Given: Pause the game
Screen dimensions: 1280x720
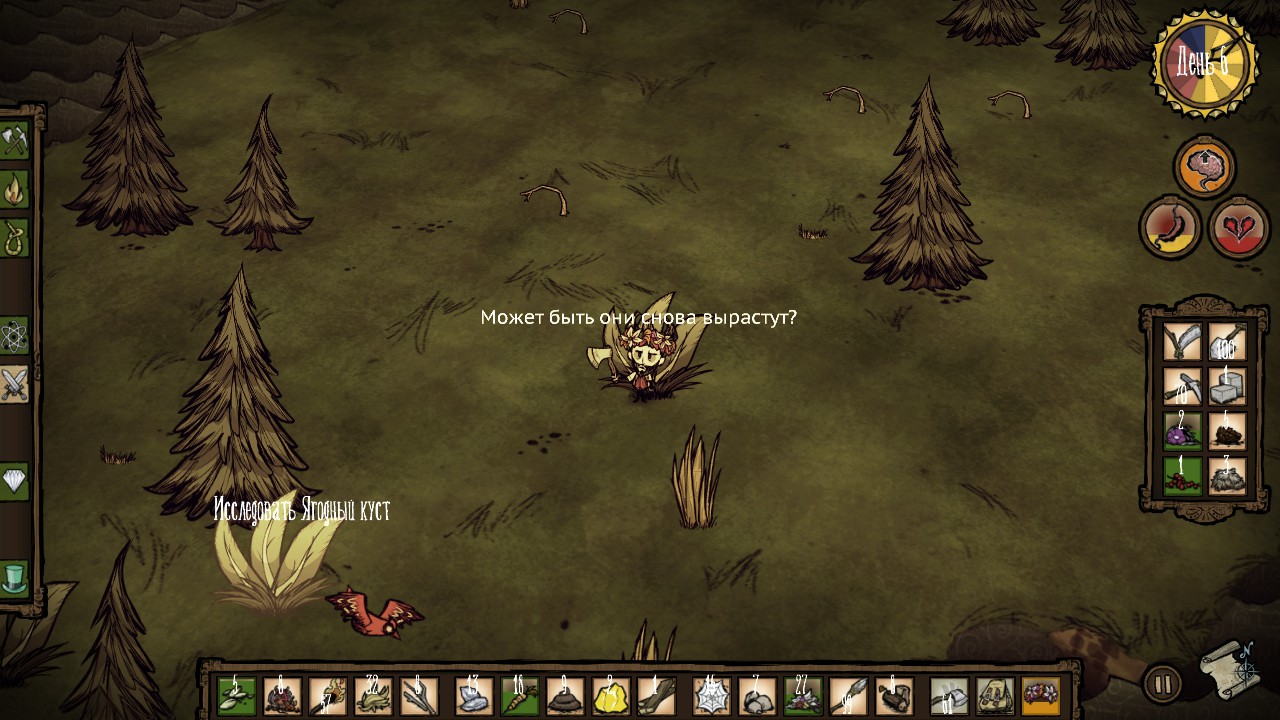Looking at the screenshot, I should [1162, 685].
